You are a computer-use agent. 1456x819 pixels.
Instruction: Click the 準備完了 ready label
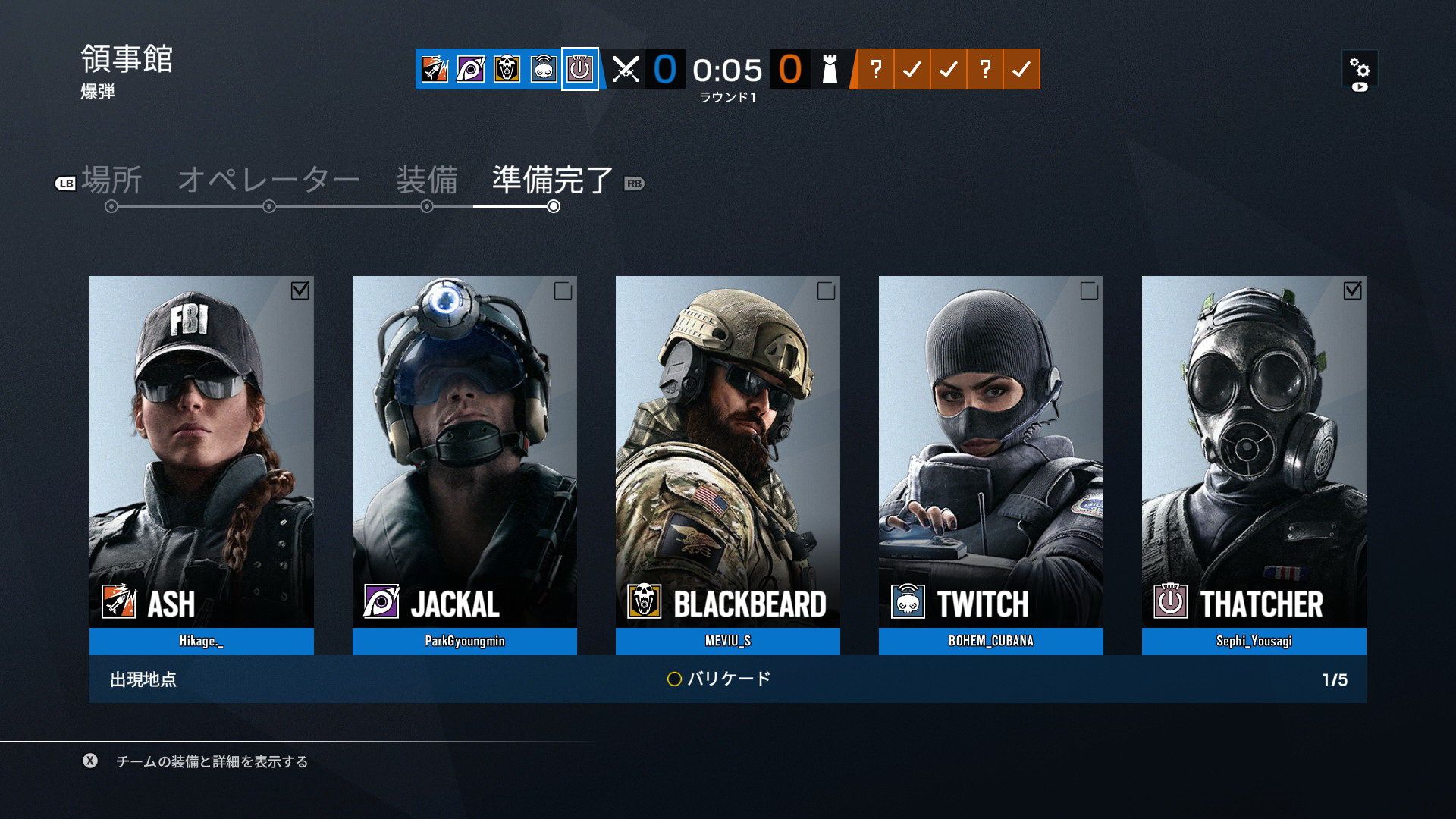click(550, 180)
